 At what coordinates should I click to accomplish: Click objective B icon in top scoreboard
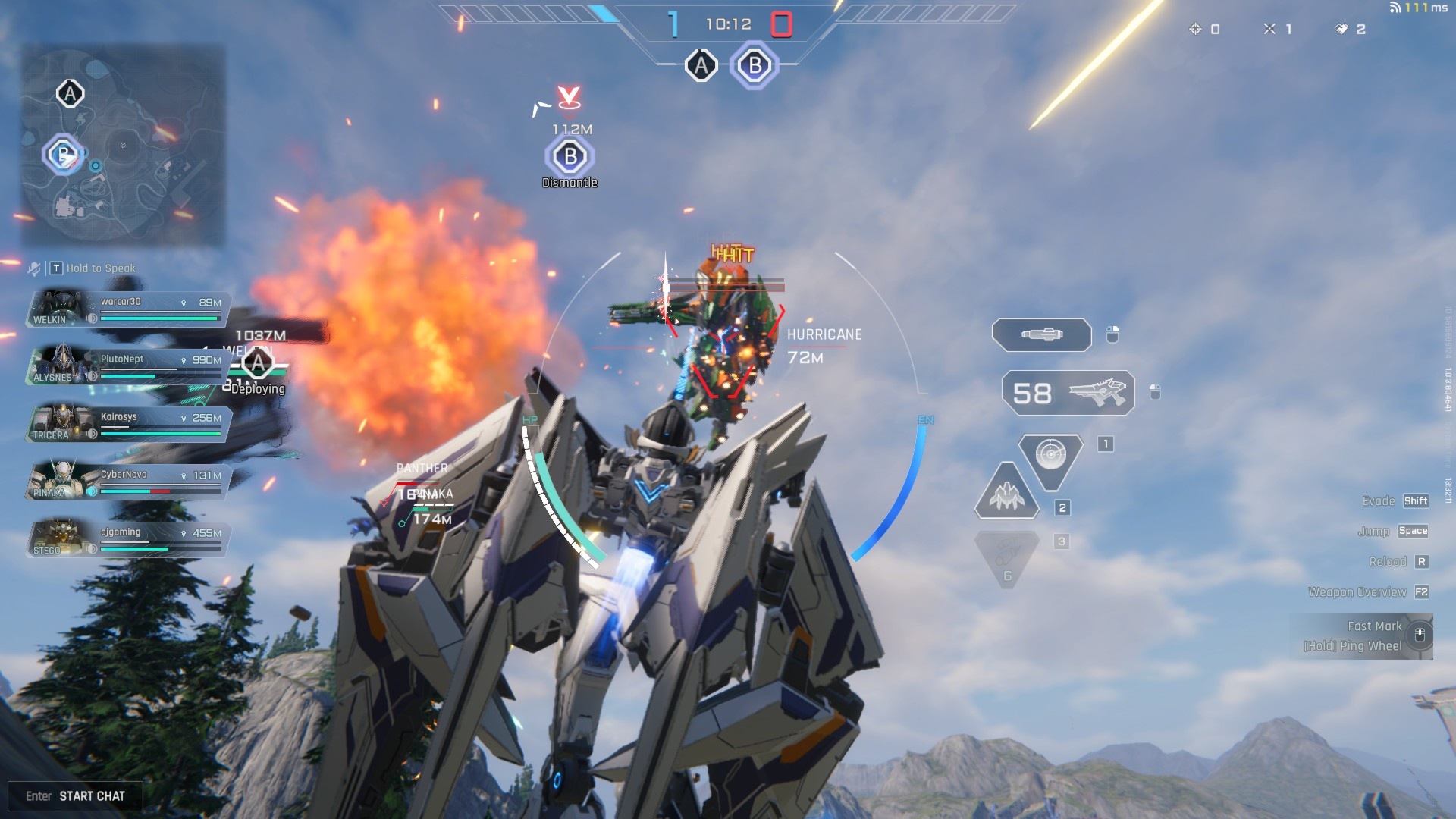pos(755,66)
